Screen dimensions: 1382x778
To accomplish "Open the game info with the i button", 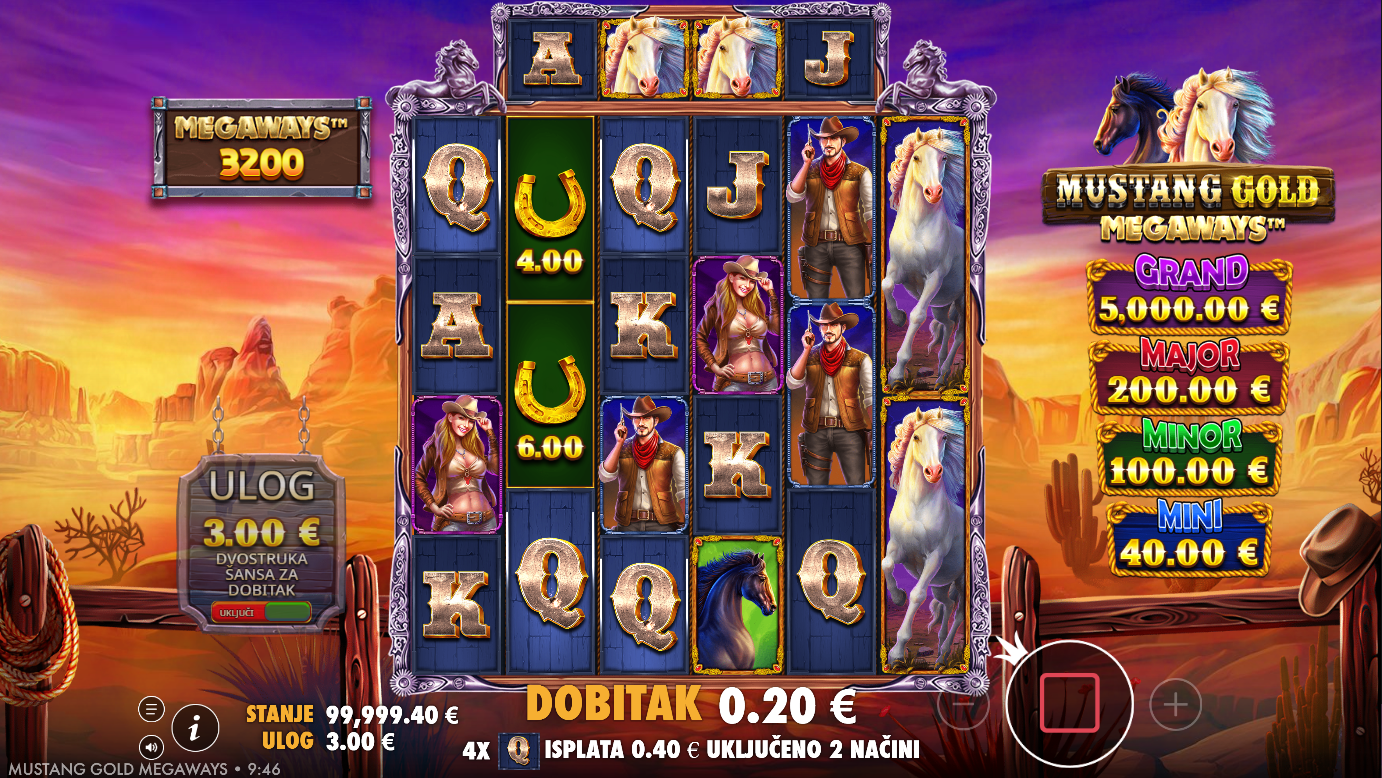I will 195,729.
